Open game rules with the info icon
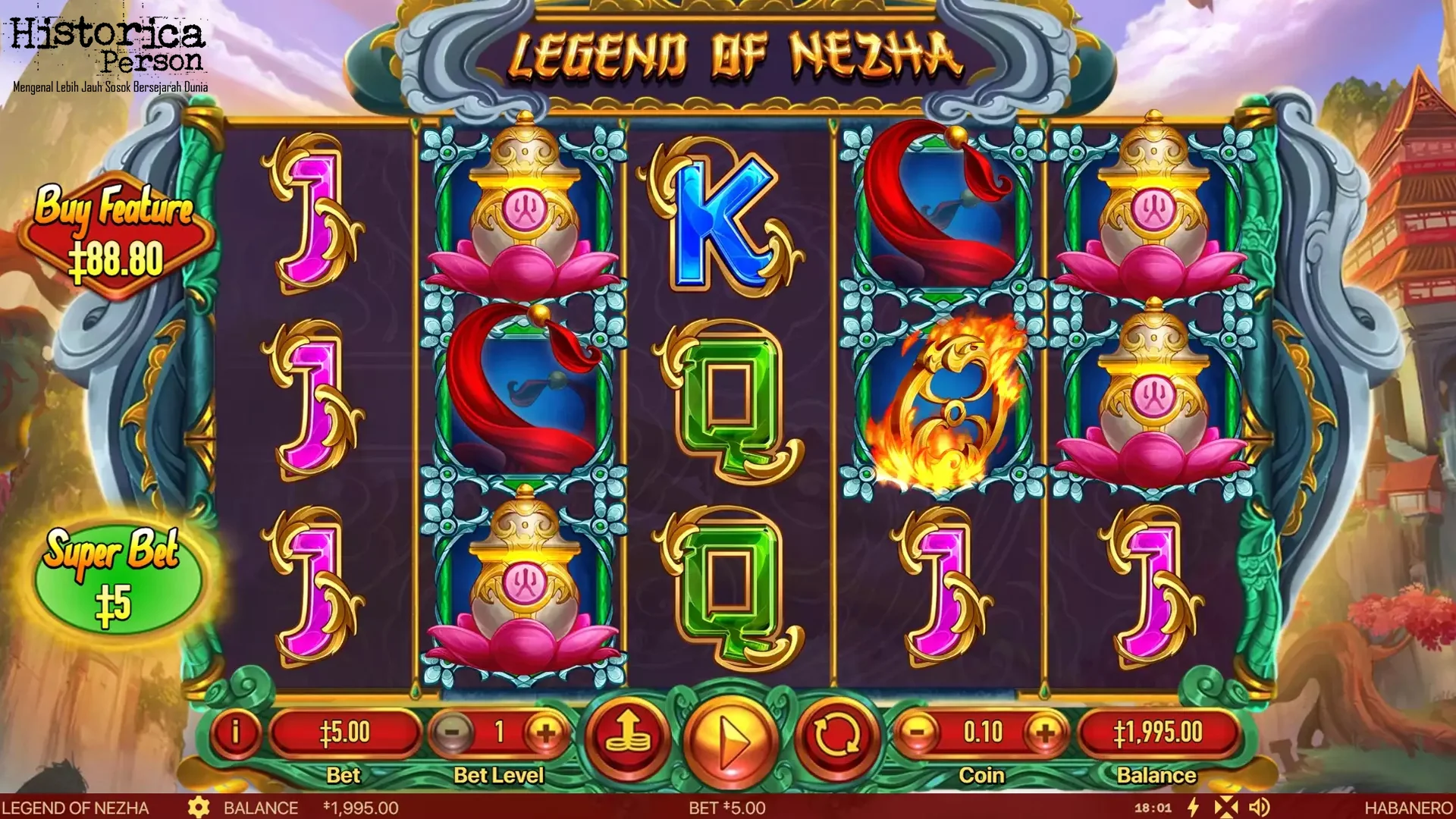Image resolution: width=1456 pixels, height=819 pixels. coord(238,733)
